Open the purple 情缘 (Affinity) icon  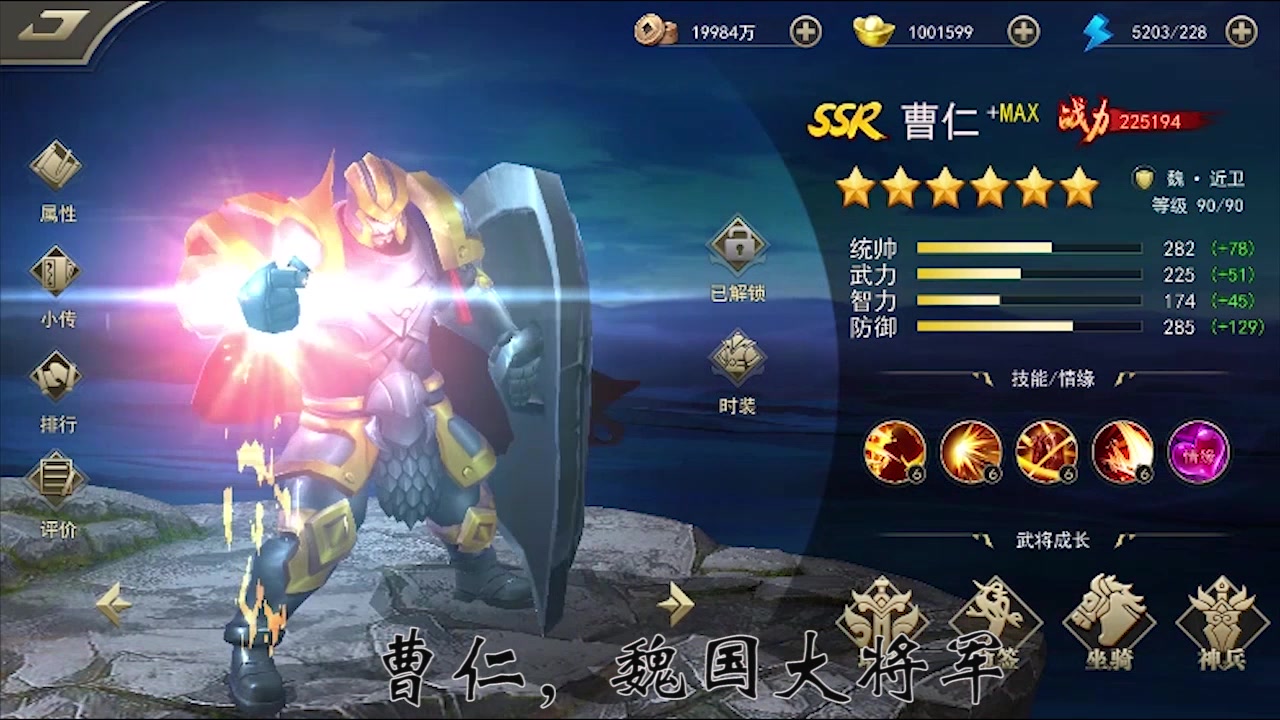point(1196,452)
